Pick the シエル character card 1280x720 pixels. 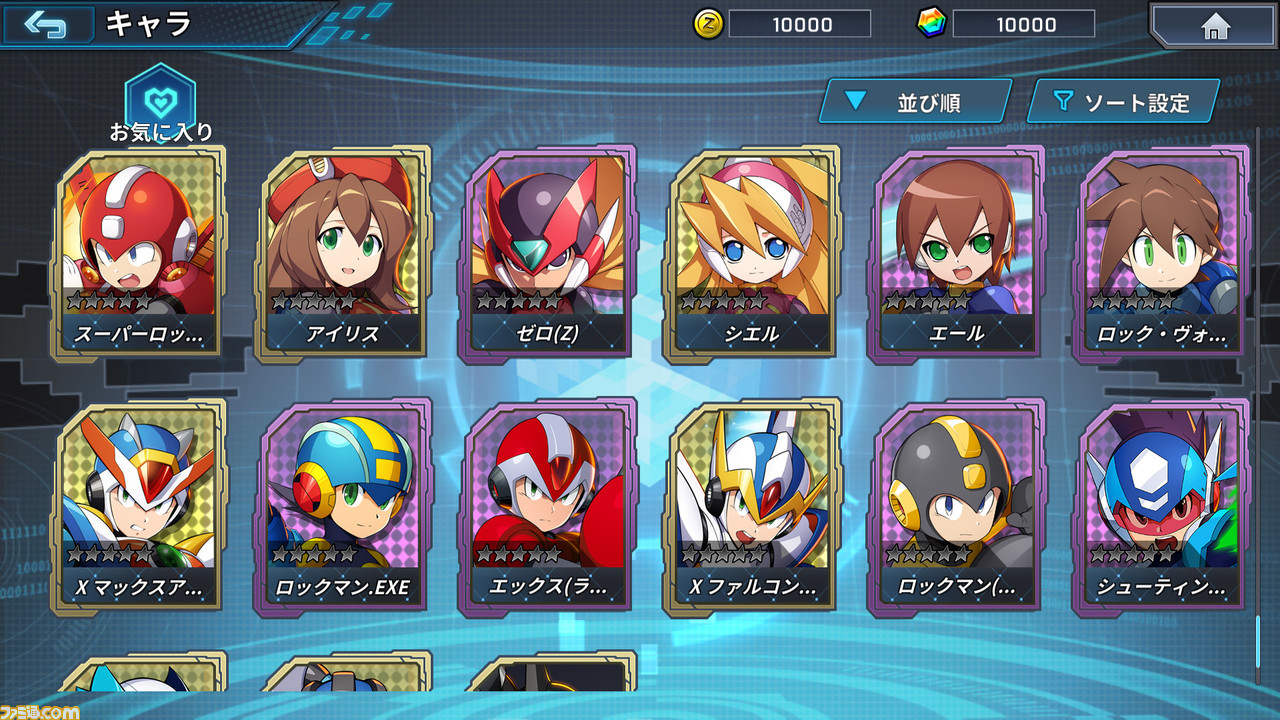[752, 255]
